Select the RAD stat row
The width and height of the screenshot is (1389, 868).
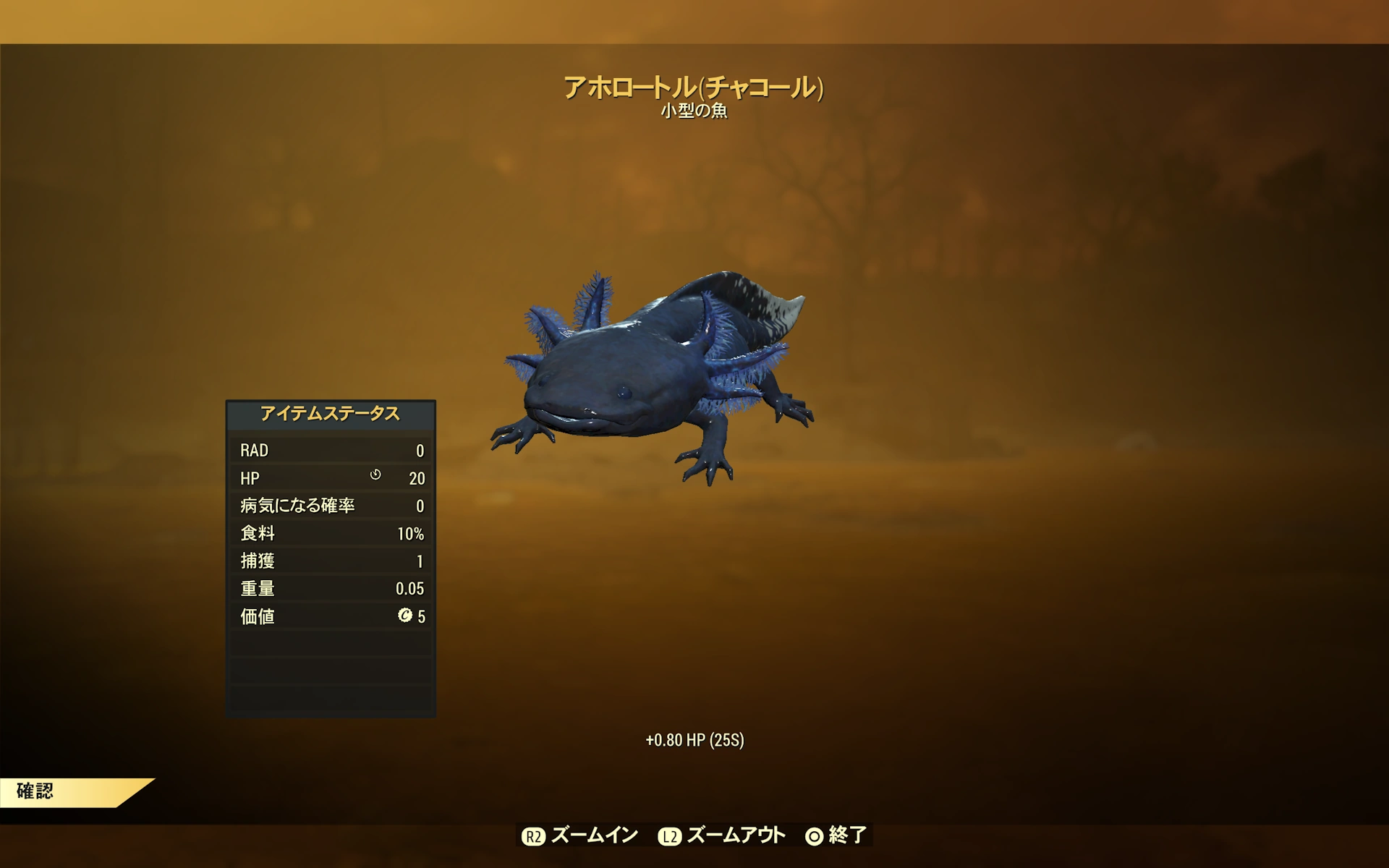pyautogui.click(x=330, y=450)
